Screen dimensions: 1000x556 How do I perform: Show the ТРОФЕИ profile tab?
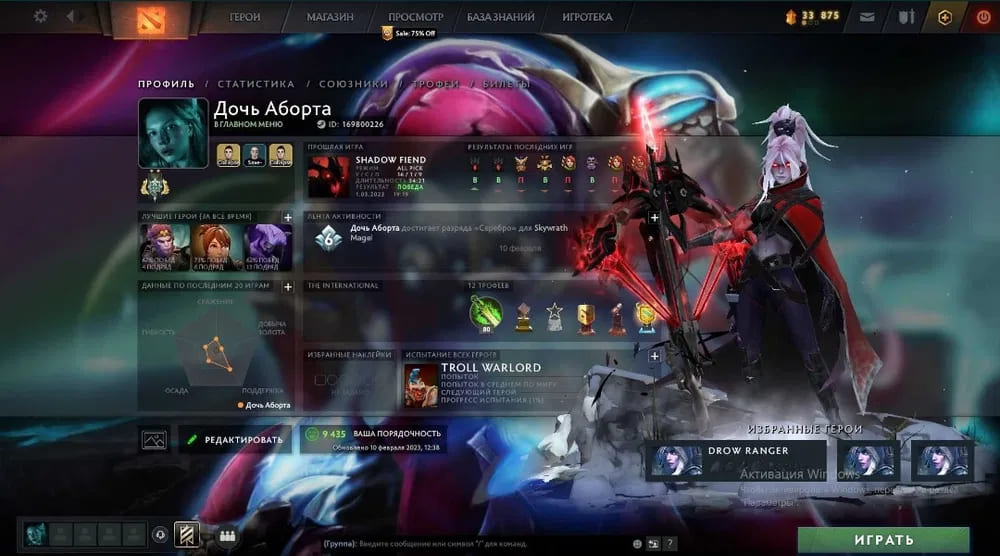[x=436, y=84]
